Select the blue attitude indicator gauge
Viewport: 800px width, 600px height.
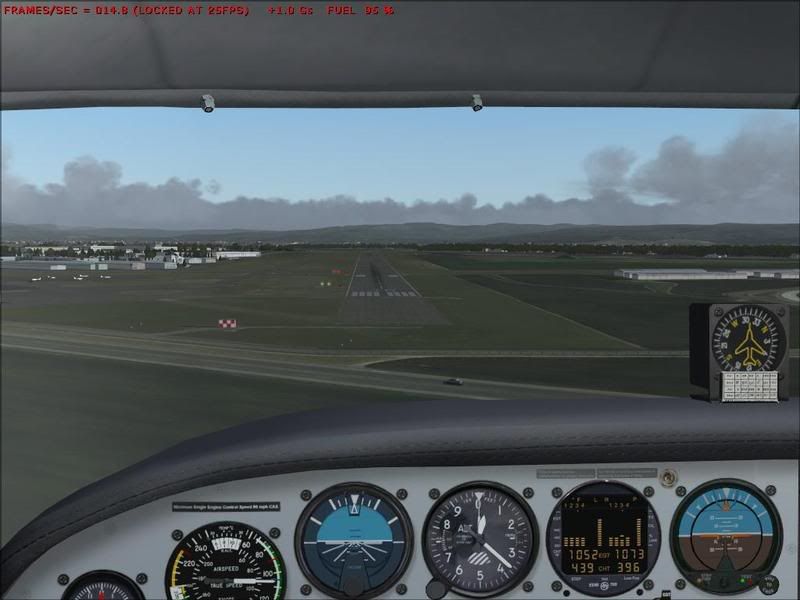point(353,540)
